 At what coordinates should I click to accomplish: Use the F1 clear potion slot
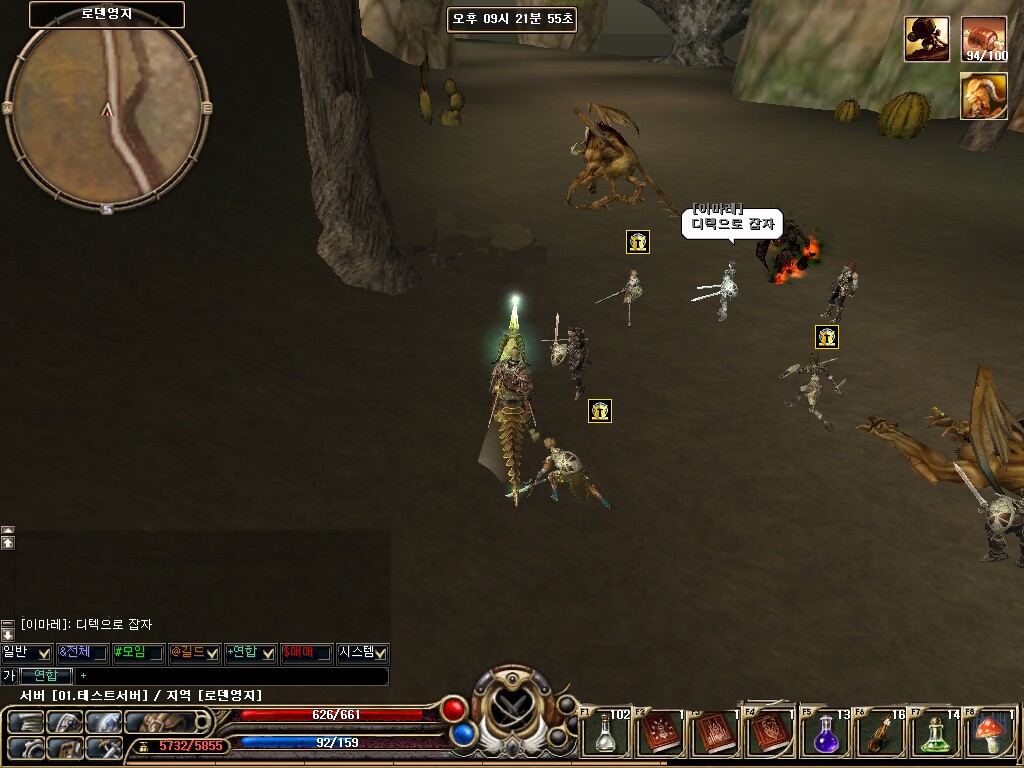click(x=606, y=734)
